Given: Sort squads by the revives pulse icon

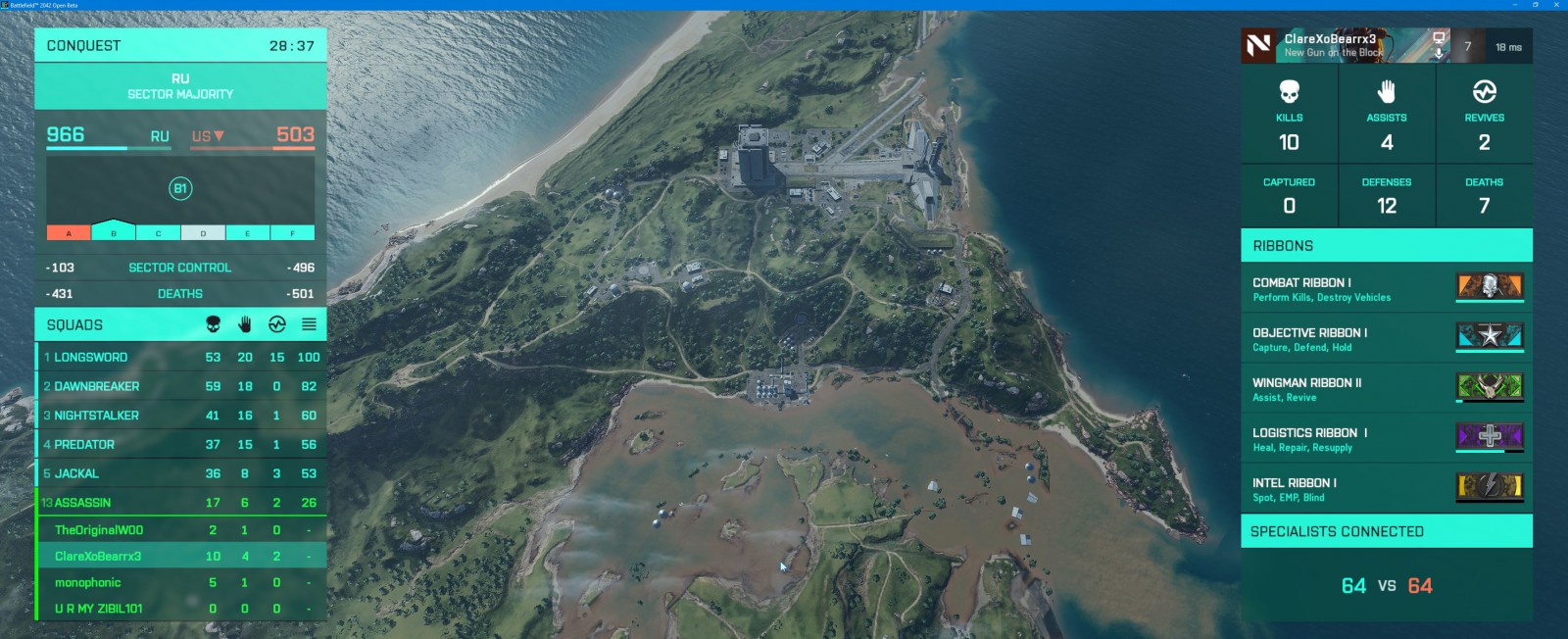Looking at the screenshot, I should [x=277, y=324].
